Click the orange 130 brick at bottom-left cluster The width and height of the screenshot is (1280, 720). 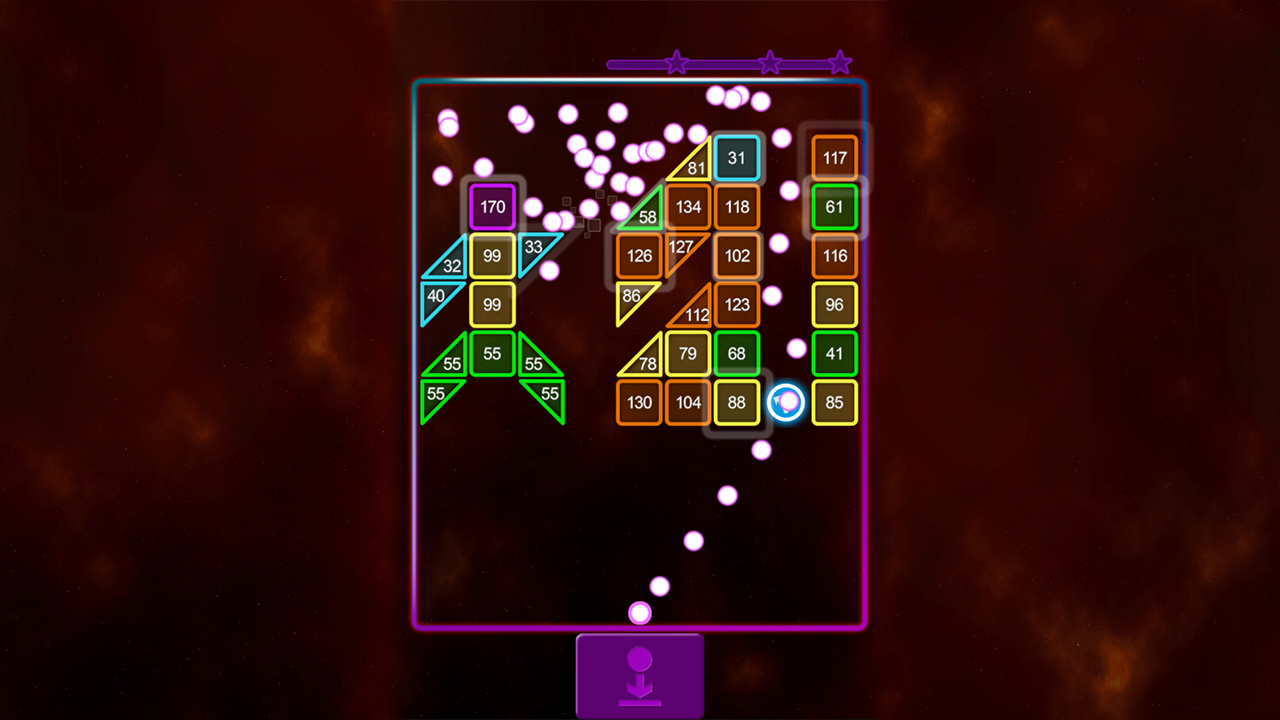pos(639,402)
